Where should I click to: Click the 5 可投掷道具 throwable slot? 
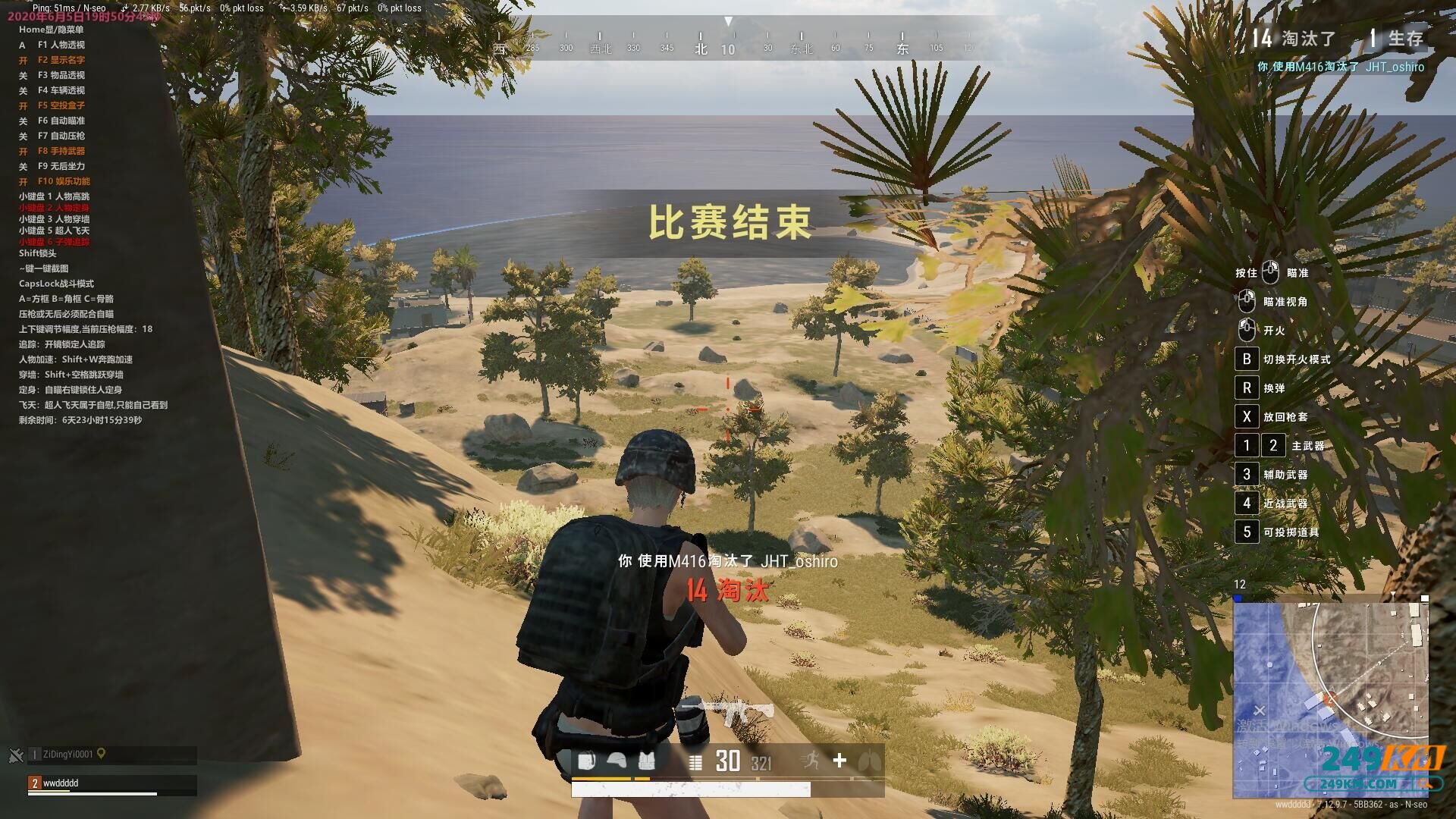(x=1246, y=532)
